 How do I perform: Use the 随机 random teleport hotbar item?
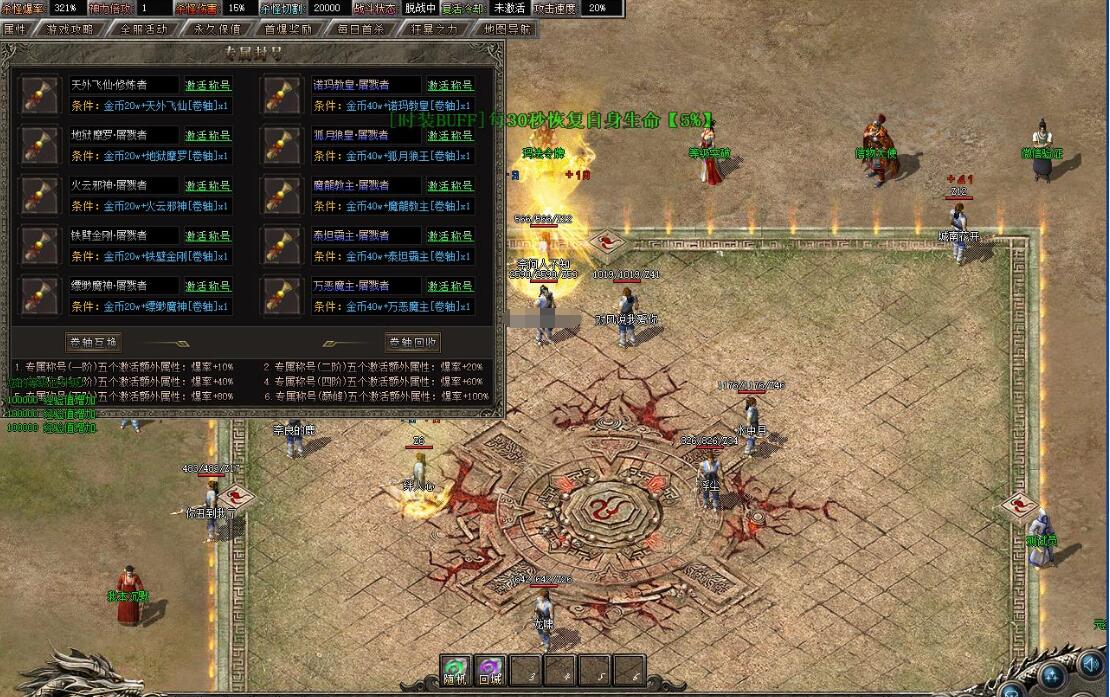point(456,670)
